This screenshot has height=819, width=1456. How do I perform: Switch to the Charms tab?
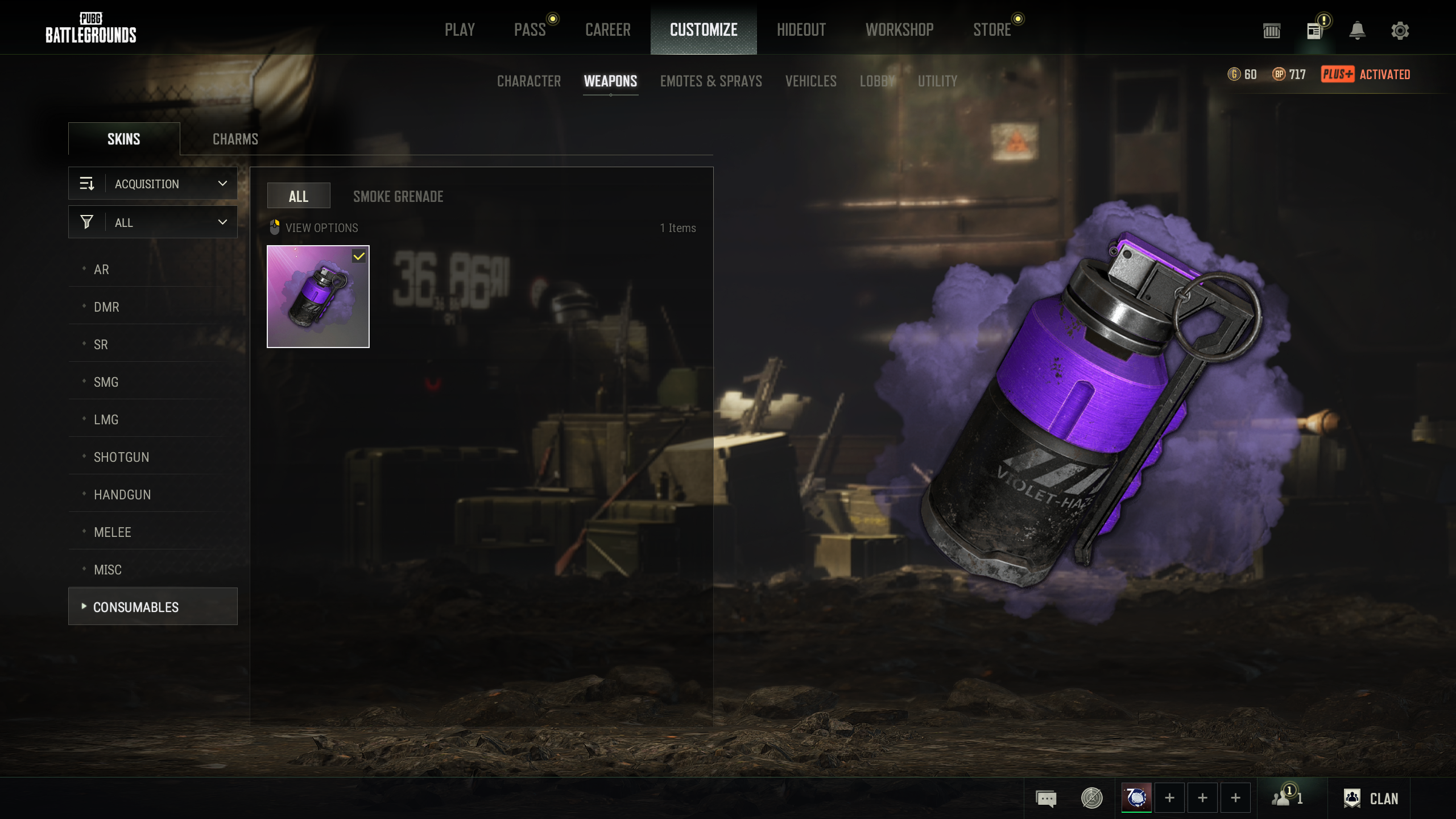tap(235, 139)
